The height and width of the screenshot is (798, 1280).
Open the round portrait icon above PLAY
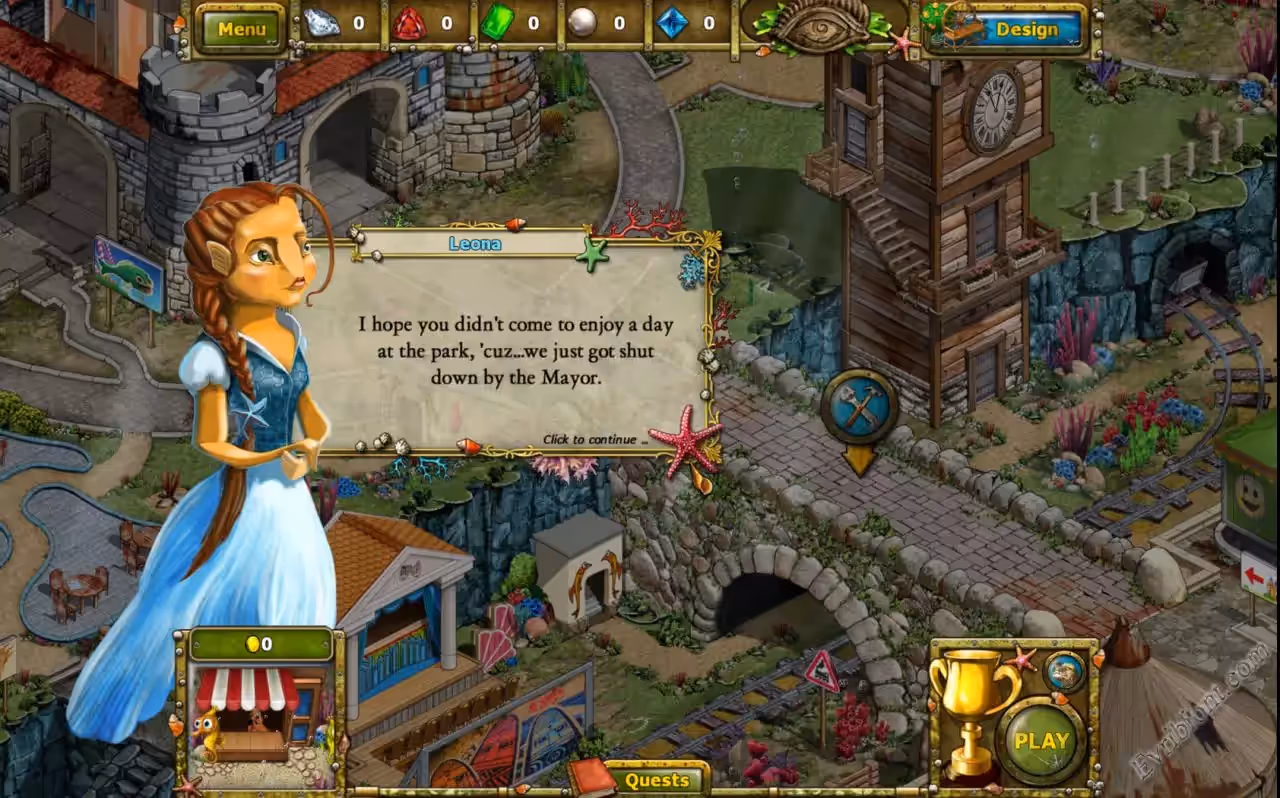click(1064, 671)
